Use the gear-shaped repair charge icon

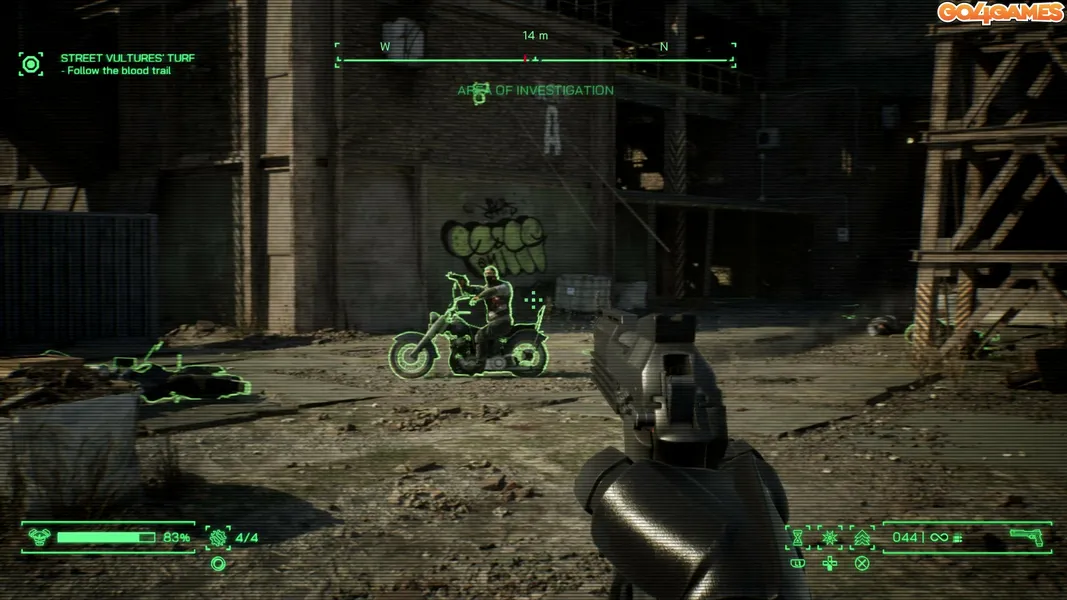[217, 537]
